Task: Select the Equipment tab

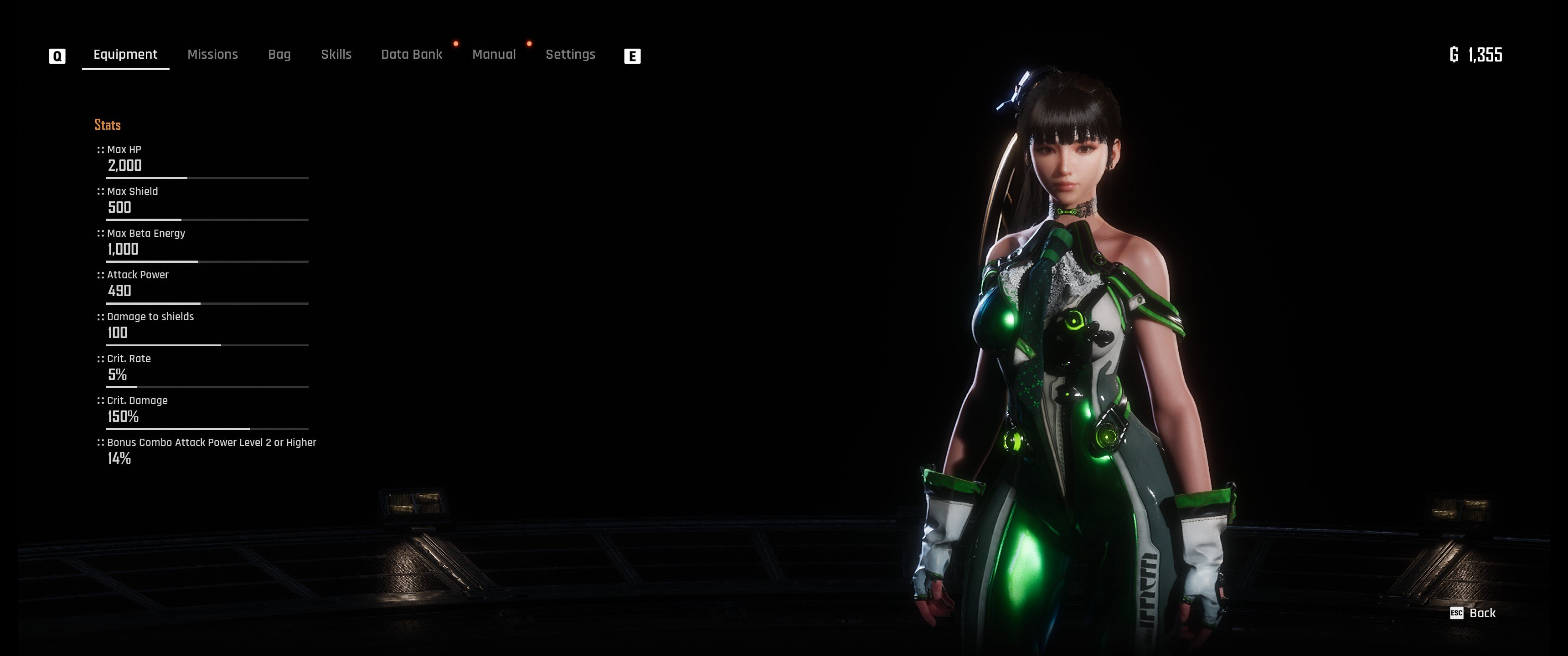Action: point(125,55)
